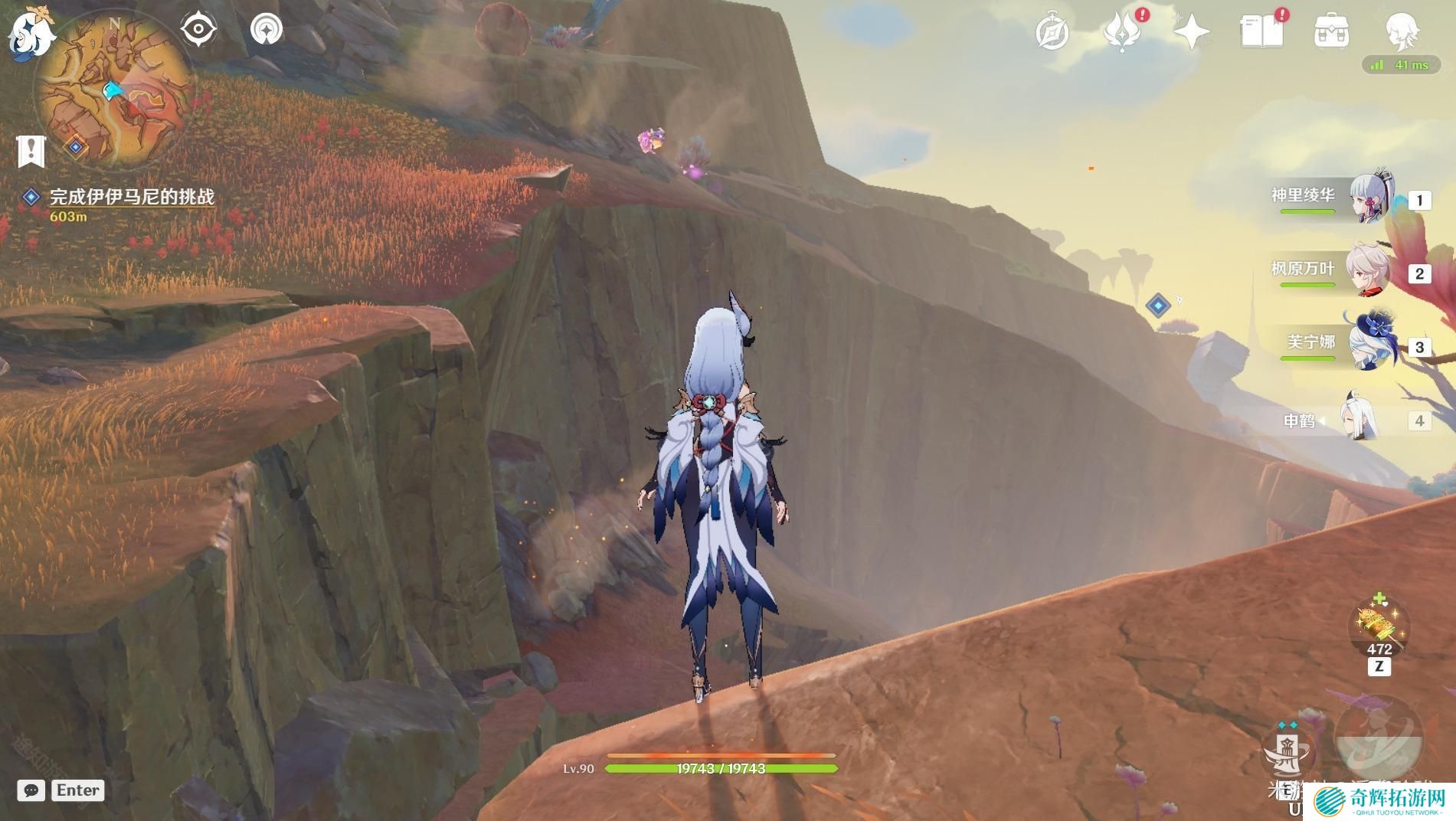Open the character profile head icon
Image resolution: width=1456 pixels, height=821 pixels.
[x=1402, y=31]
